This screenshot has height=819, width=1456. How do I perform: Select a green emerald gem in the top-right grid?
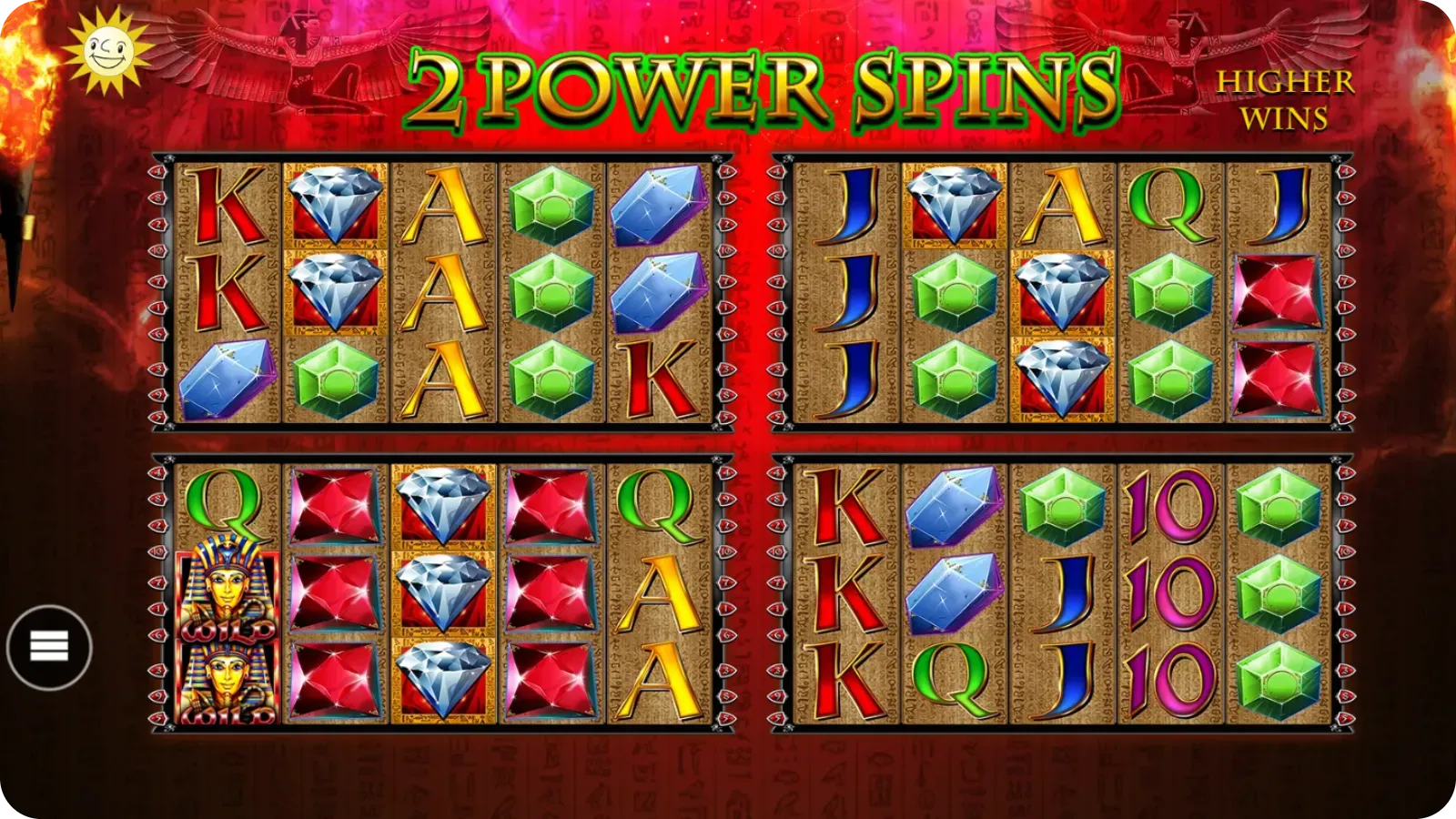[x=952, y=293]
